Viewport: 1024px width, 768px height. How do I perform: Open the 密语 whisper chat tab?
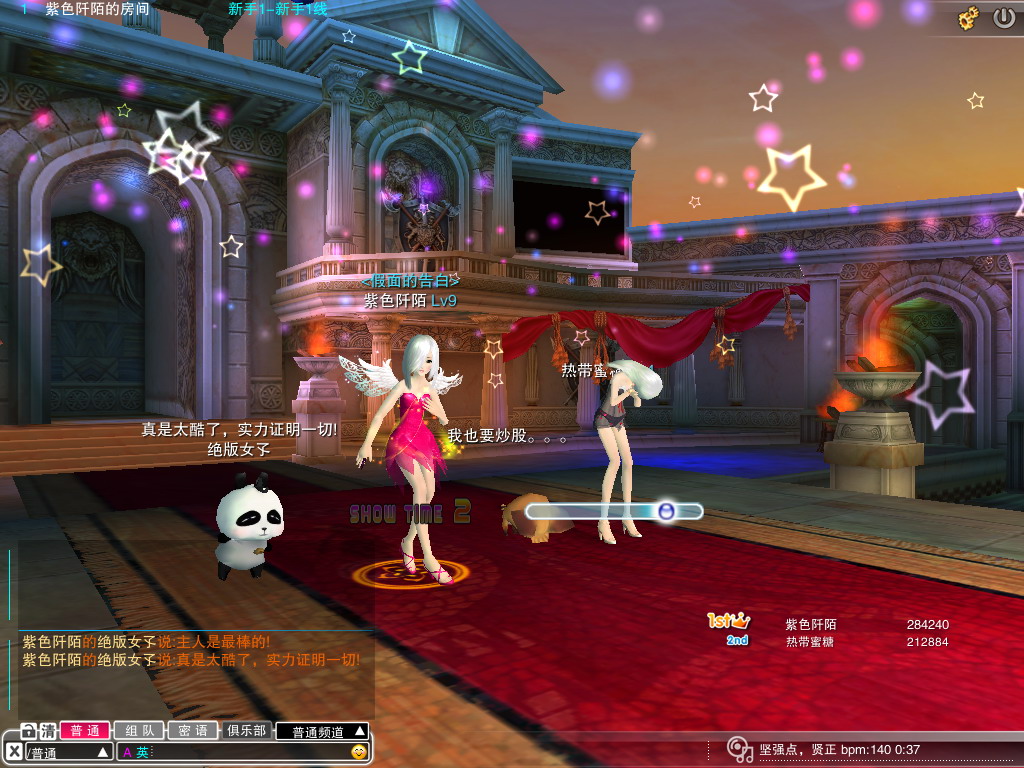point(193,731)
